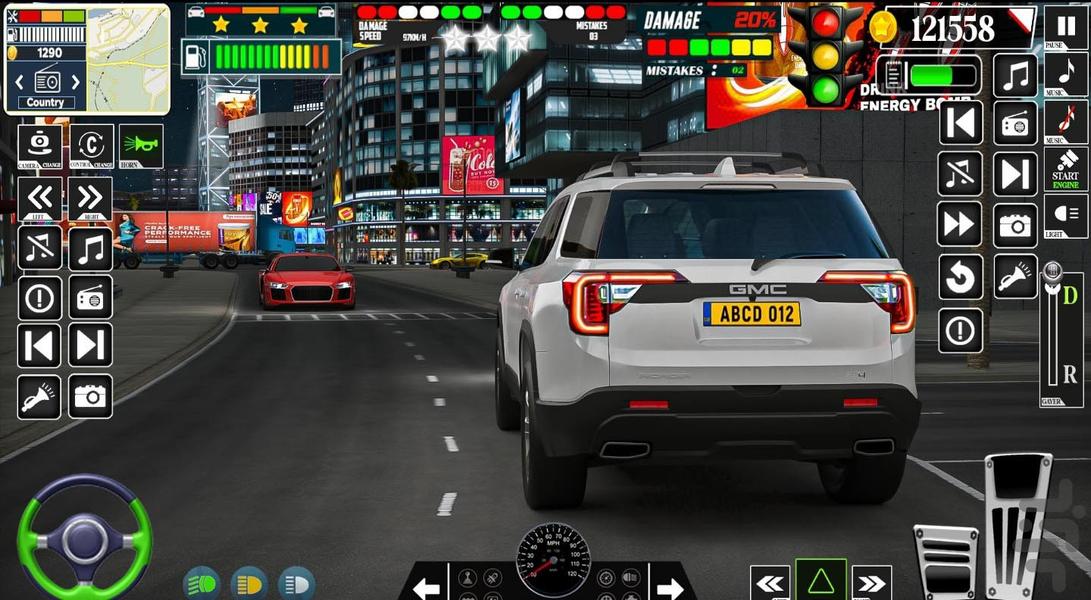Tap the short brake pedal

point(944,562)
